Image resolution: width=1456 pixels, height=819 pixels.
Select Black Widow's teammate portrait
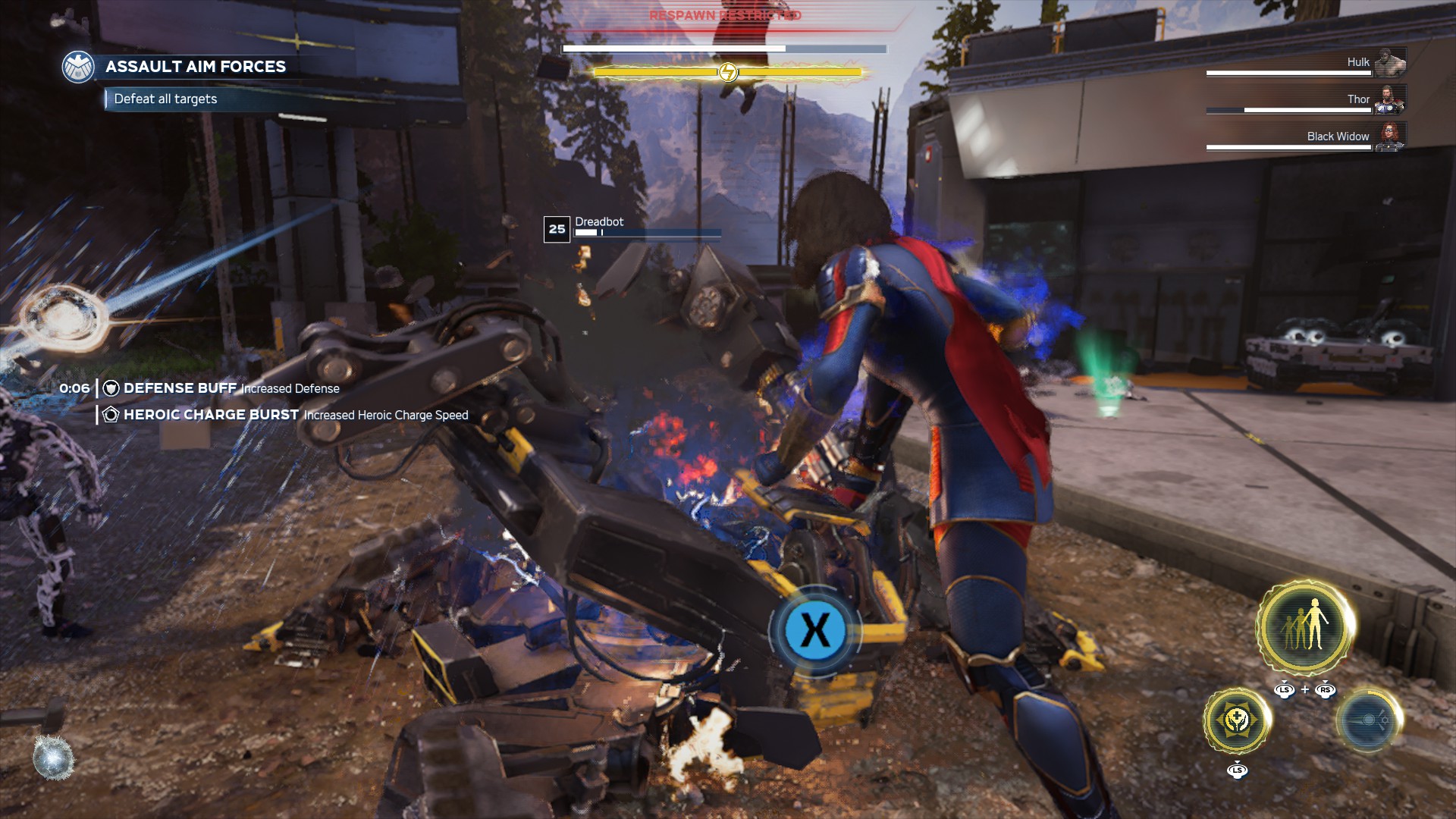pyautogui.click(x=1390, y=136)
